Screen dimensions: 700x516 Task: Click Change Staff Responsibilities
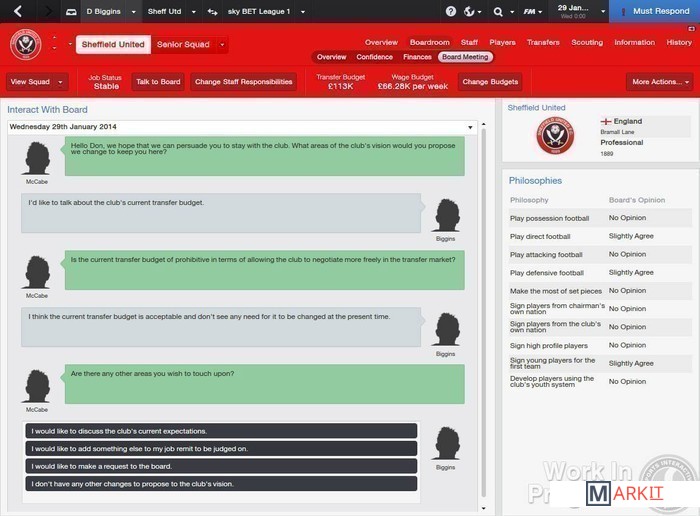[244, 82]
